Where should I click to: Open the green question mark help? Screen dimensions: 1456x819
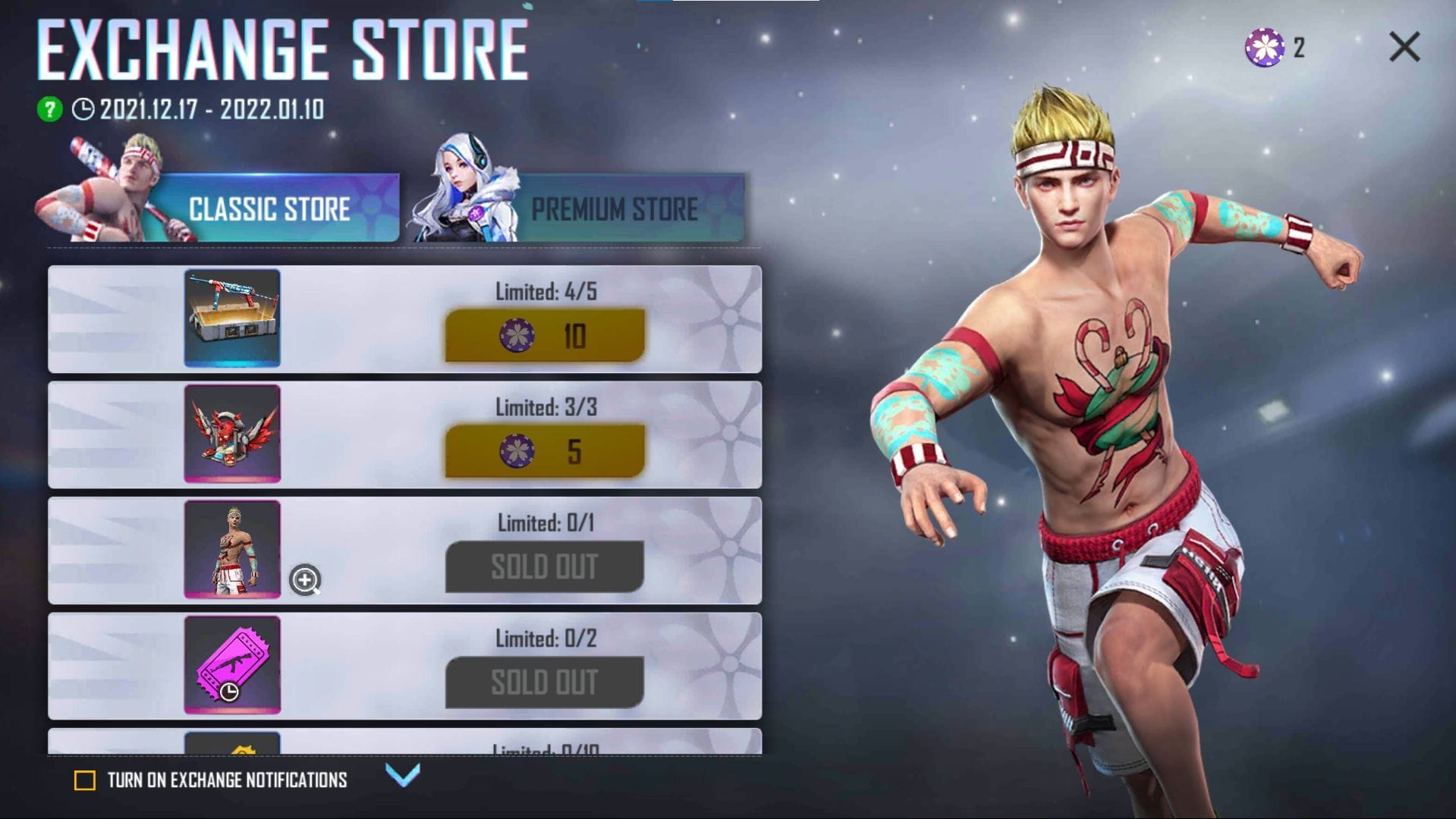50,109
